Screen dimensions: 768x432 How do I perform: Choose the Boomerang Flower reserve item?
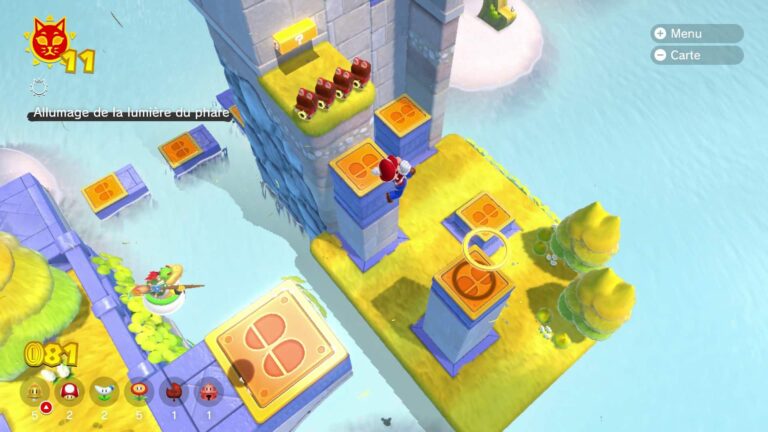[104, 393]
